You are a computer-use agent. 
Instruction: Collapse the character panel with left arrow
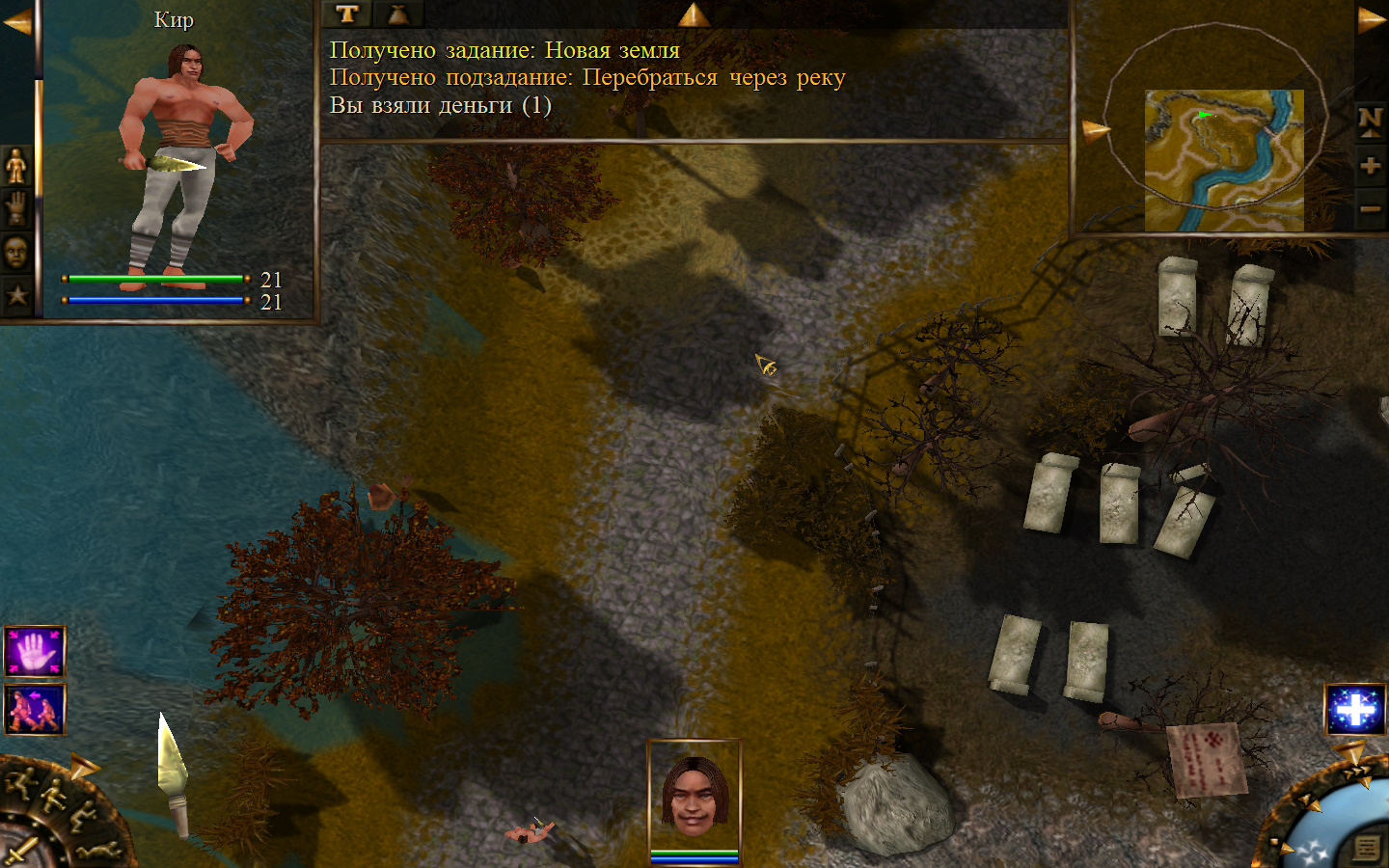pos(16,21)
